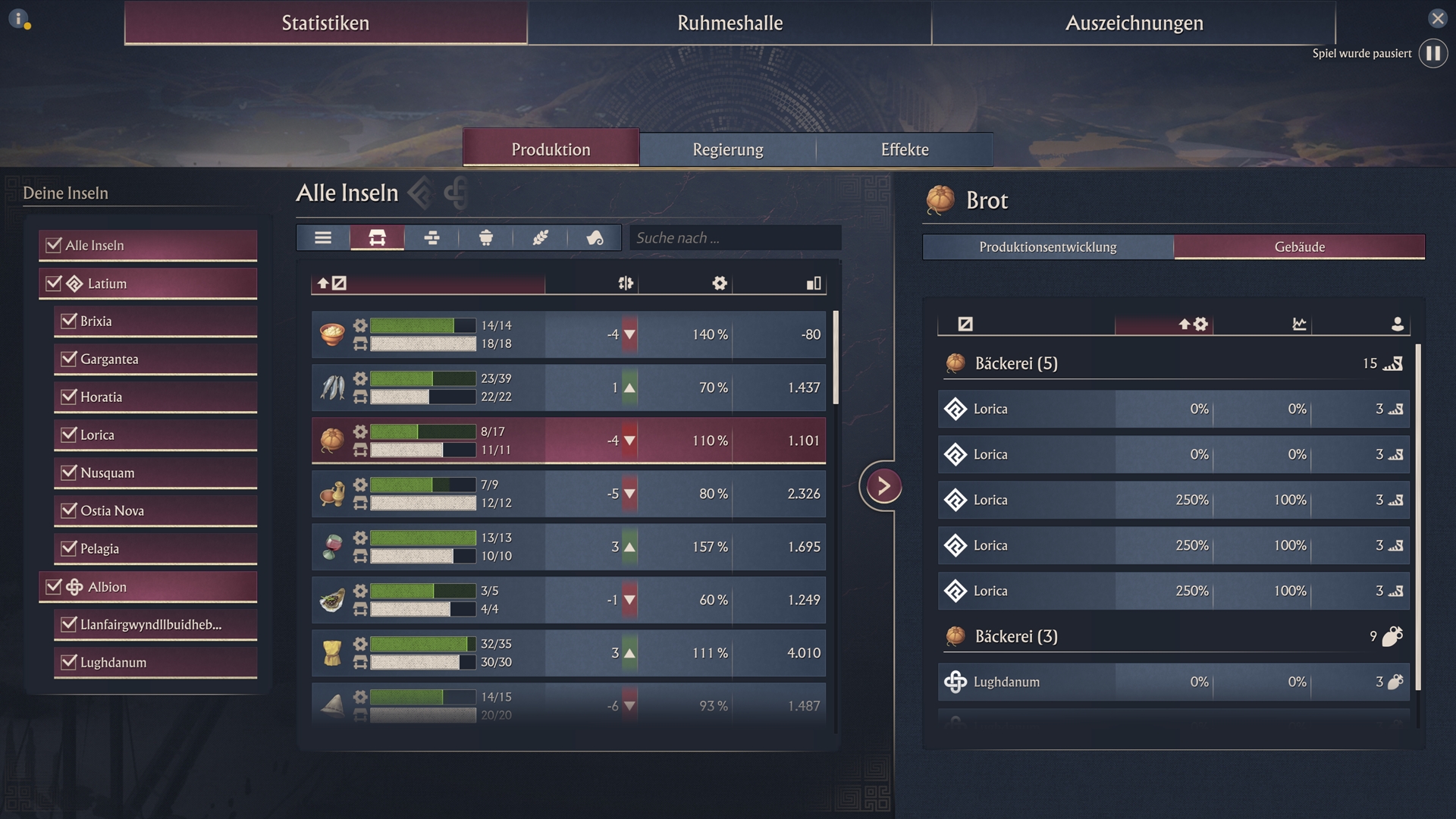The height and width of the screenshot is (819, 1456).
Task: Uncheck the Brixia island checkbox
Action: [69, 321]
